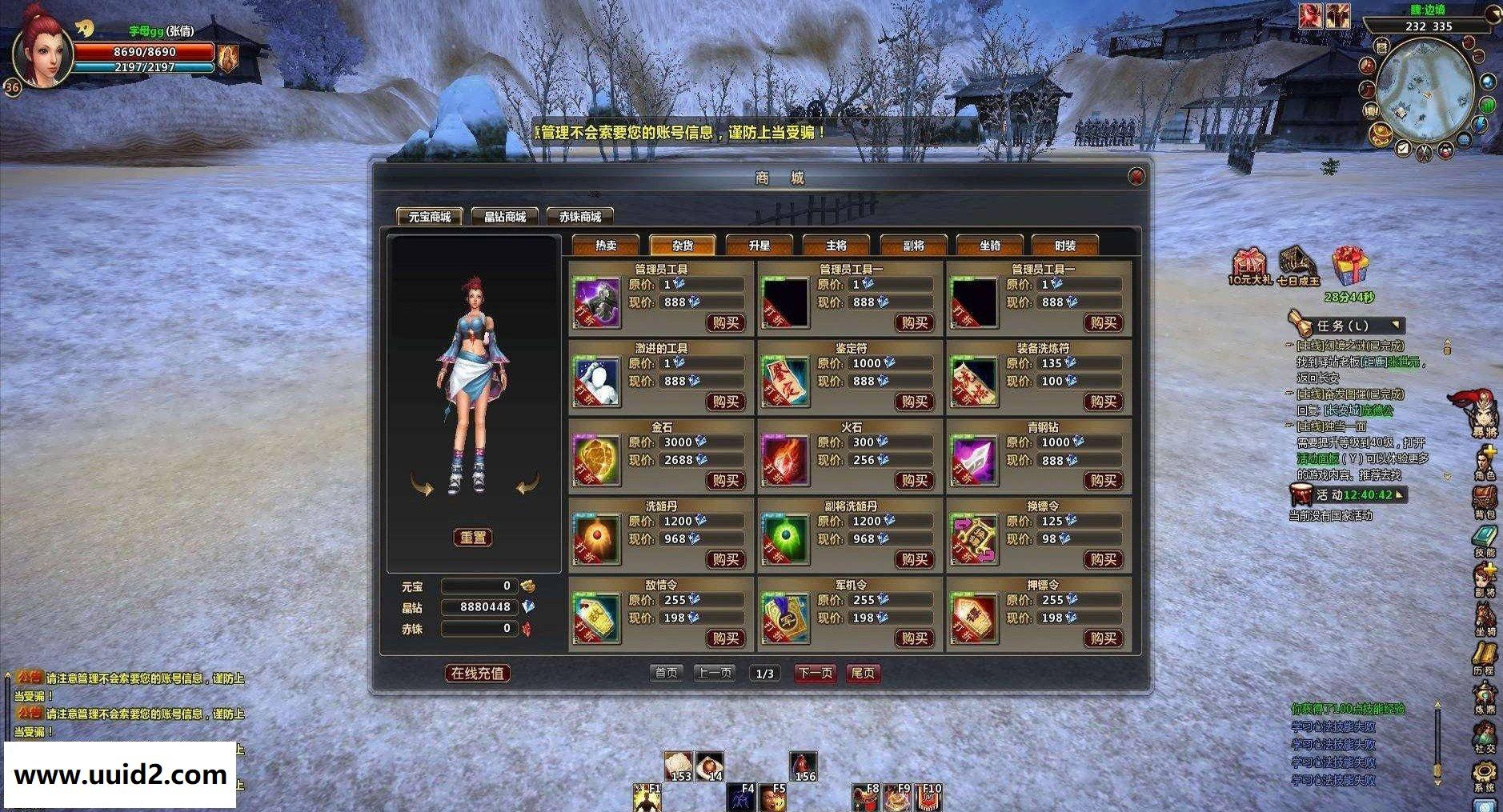
Task: Jump to the 尾页 of the shop
Action: point(863,674)
